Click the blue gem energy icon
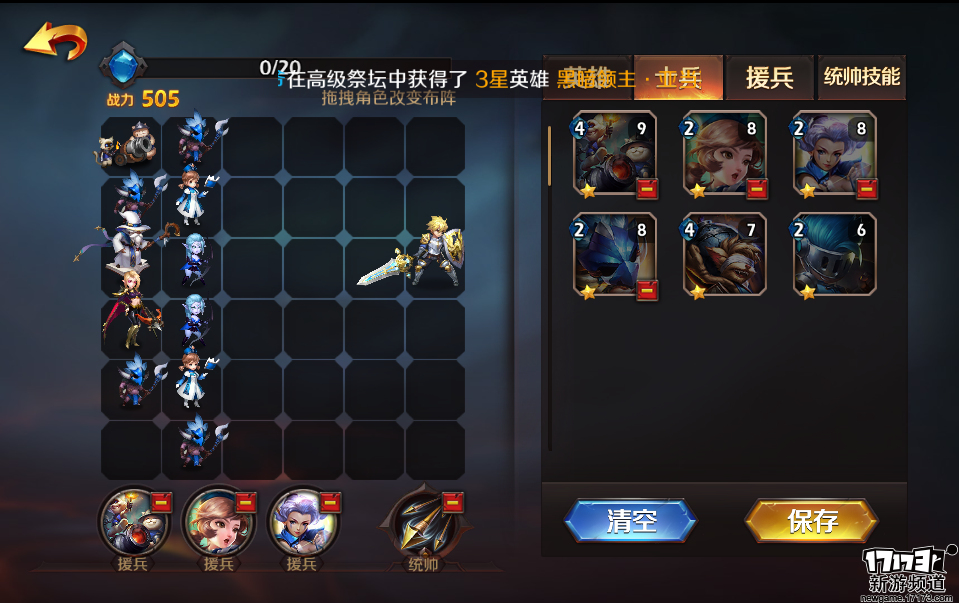959x603 pixels. 123,66
